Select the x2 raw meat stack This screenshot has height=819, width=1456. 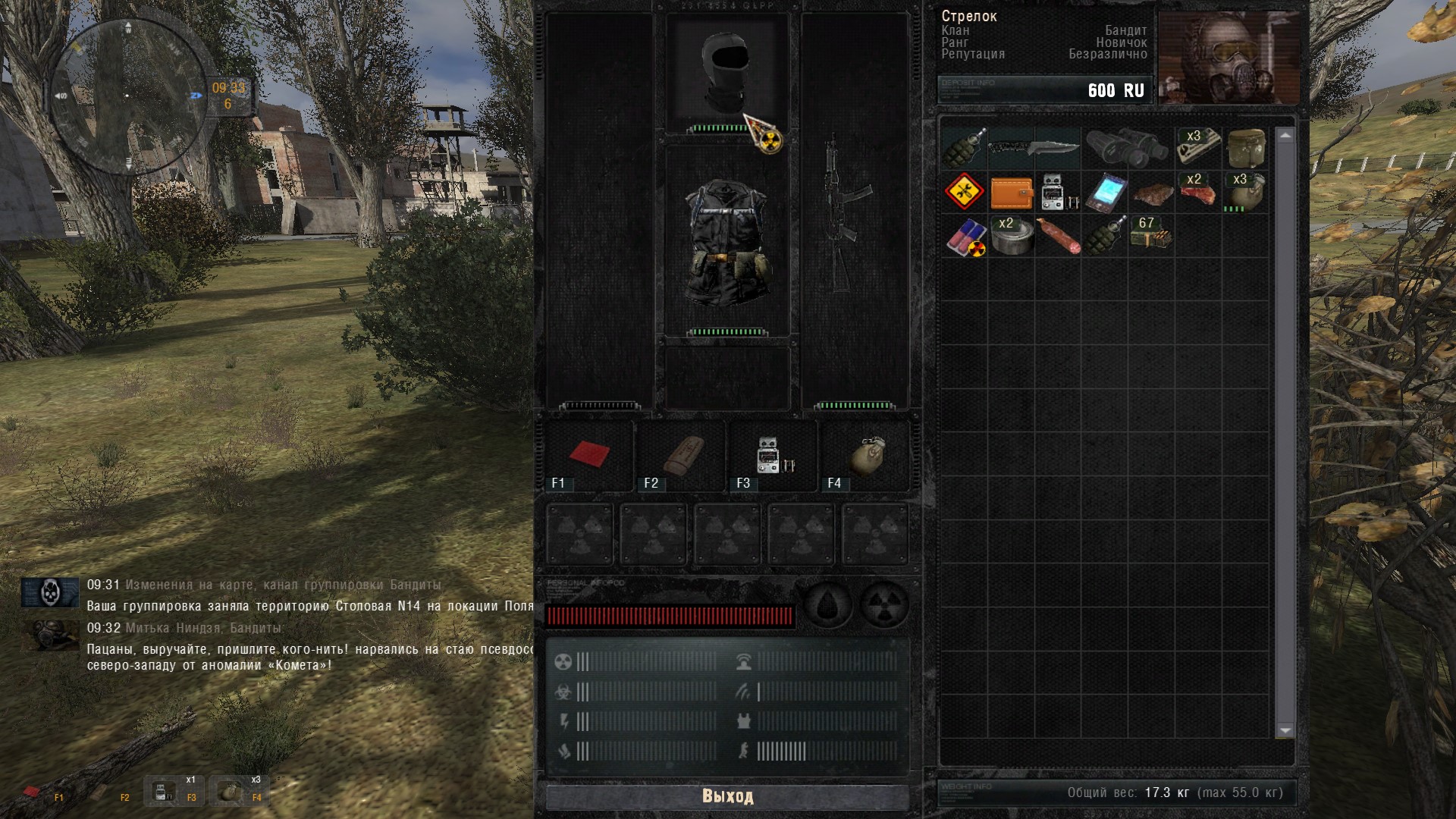pyautogui.click(x=1197, y=193)
